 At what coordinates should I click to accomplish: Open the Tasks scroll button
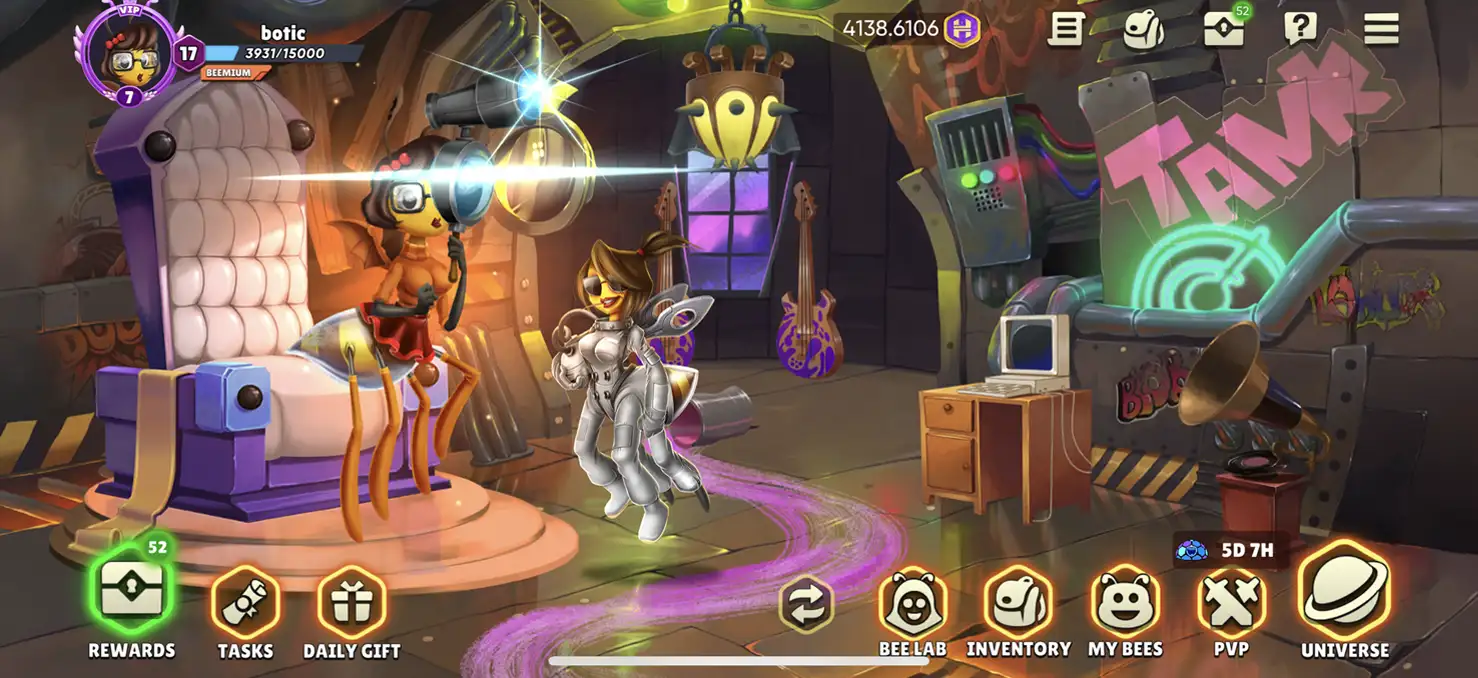245,603
